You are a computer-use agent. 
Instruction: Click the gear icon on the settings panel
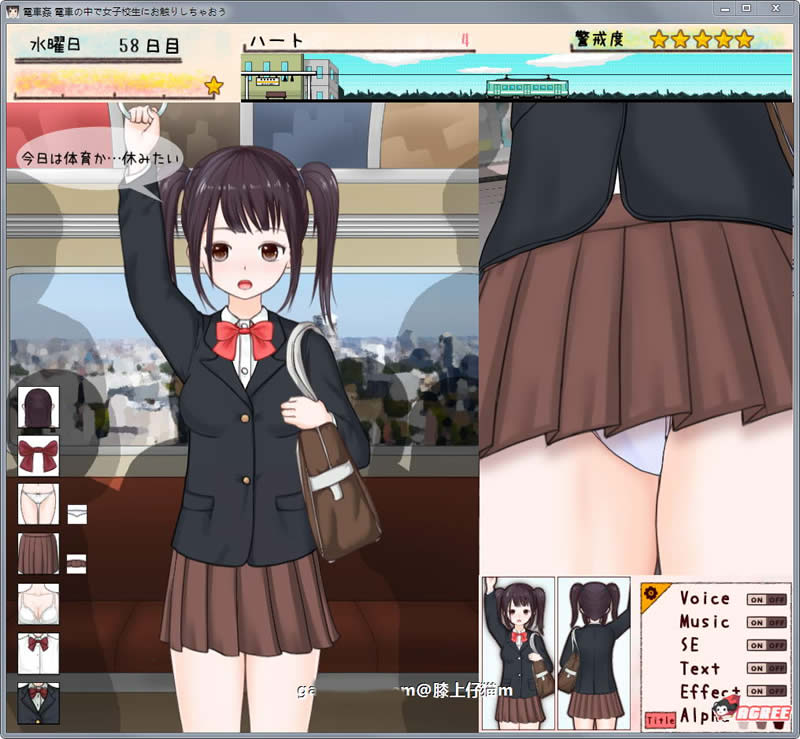pos(651,593)
